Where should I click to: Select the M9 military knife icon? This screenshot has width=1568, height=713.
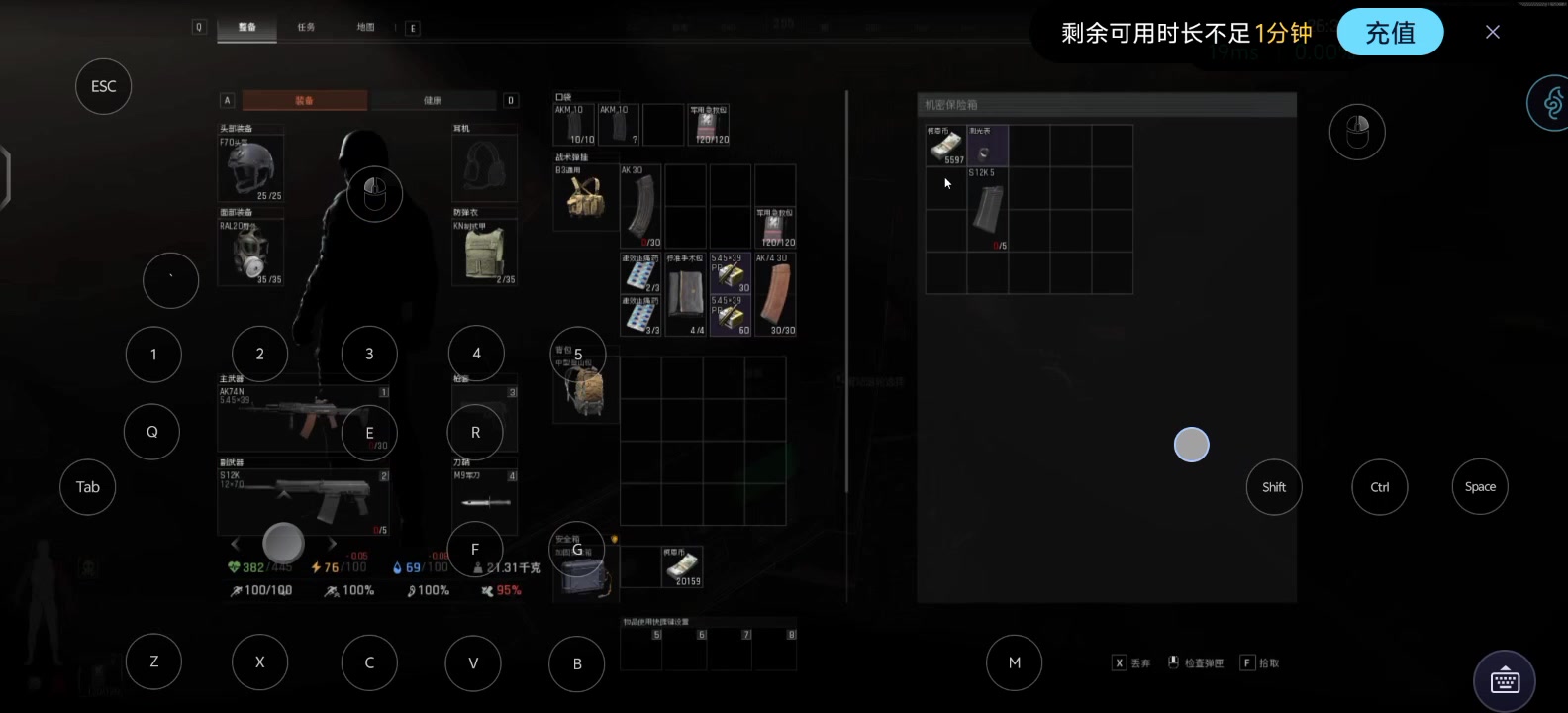click(x=484, y=500)
